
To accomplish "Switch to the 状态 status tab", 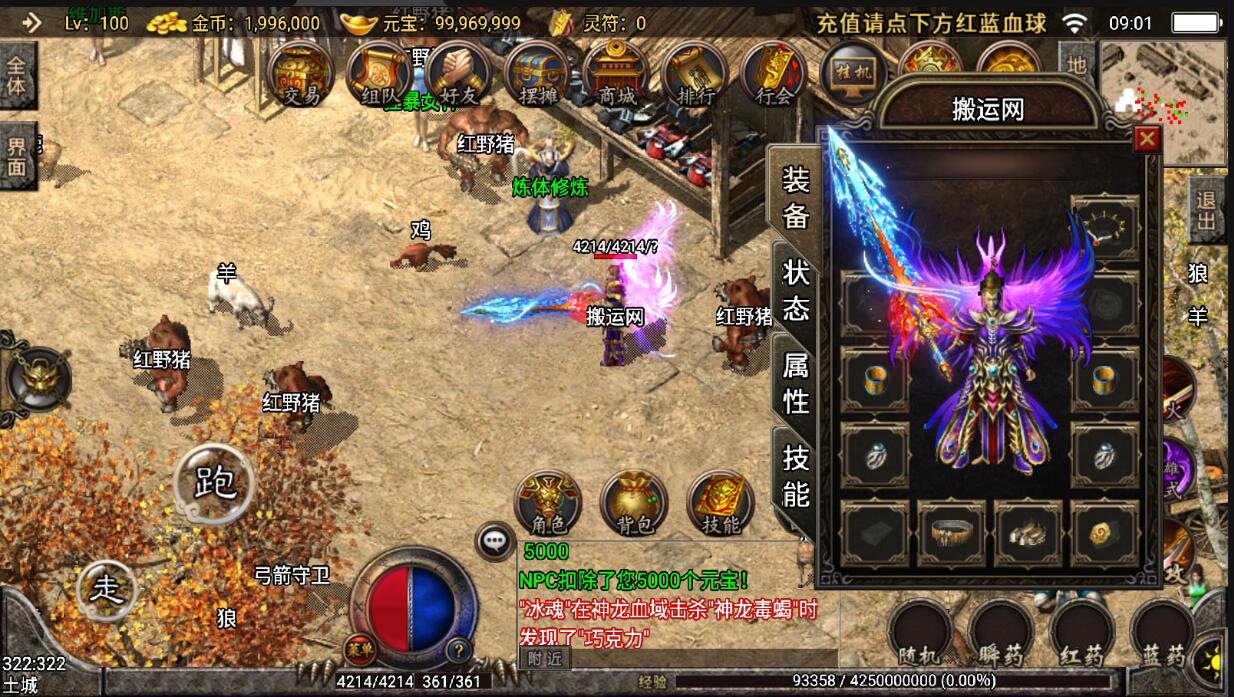I will tap(796, 289).
